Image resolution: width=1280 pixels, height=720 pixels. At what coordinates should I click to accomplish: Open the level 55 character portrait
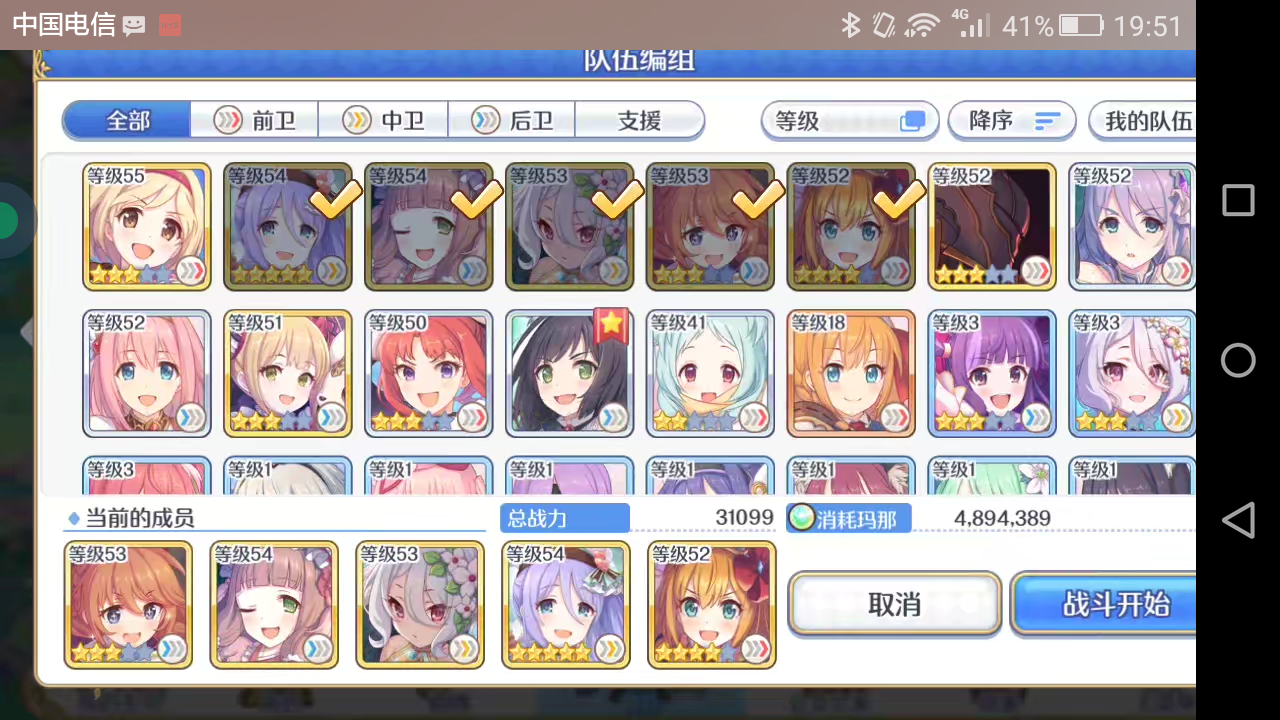(146, 226)
